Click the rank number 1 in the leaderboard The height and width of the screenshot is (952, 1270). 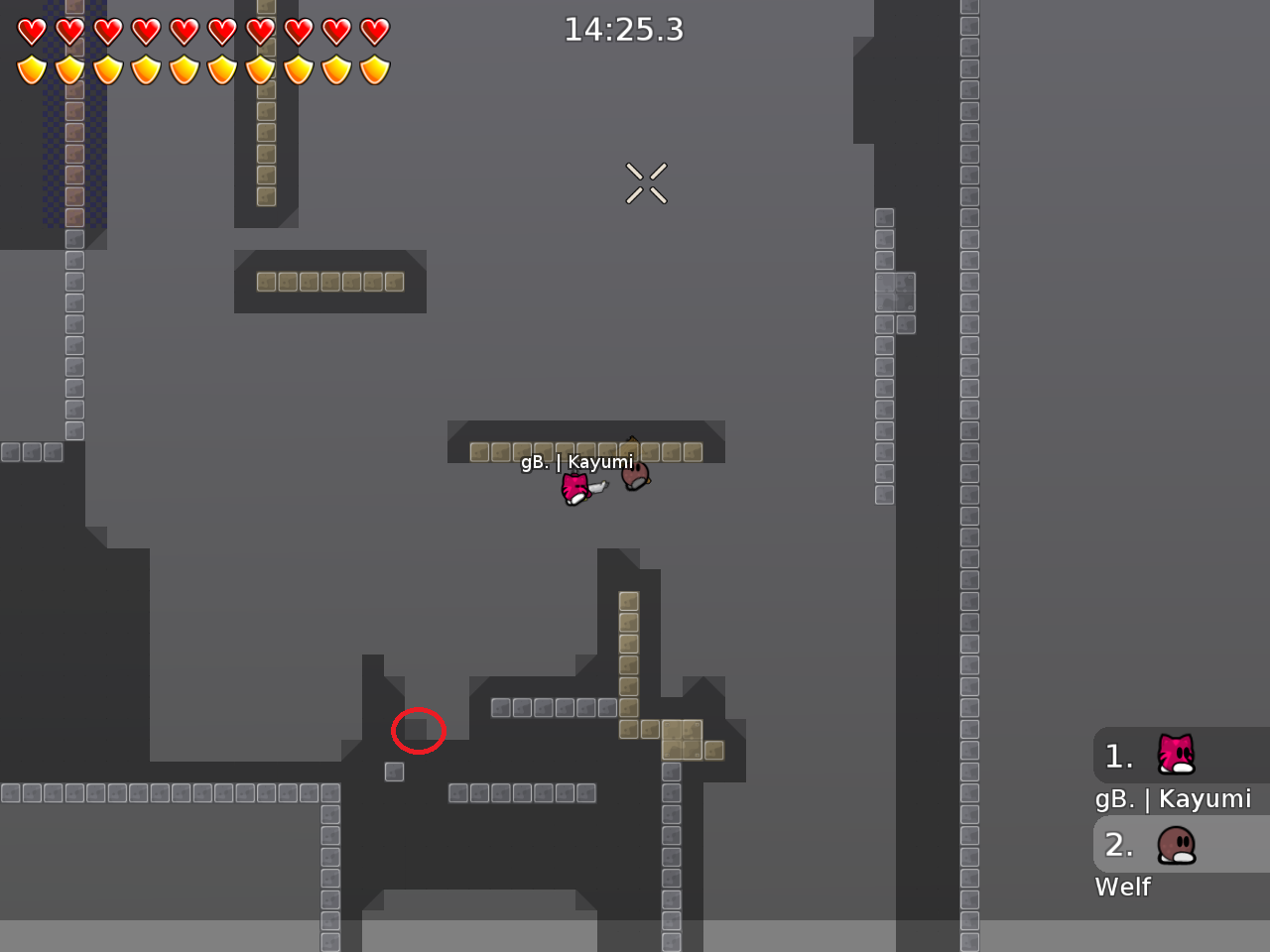tap(1119, 757)
